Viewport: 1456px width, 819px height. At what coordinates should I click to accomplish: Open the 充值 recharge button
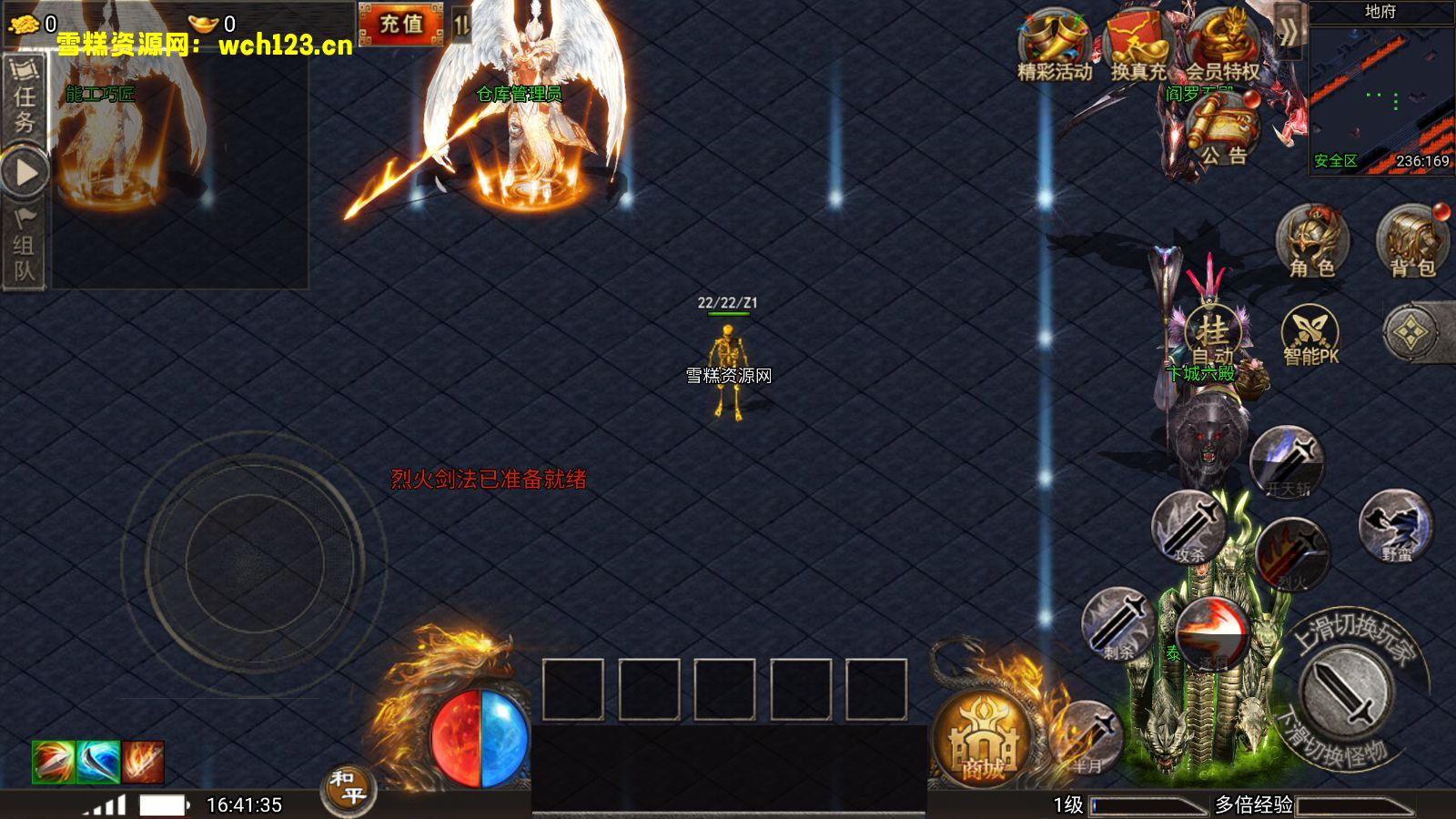(x=400, y=25)
